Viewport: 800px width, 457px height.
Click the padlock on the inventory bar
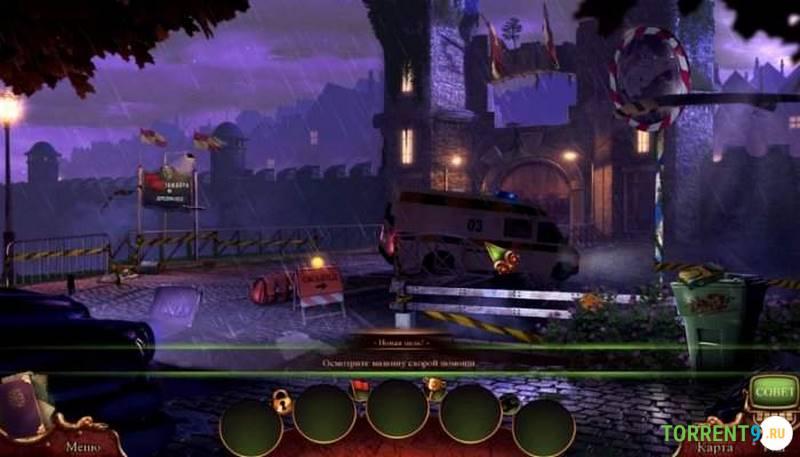tap(283, 402)
